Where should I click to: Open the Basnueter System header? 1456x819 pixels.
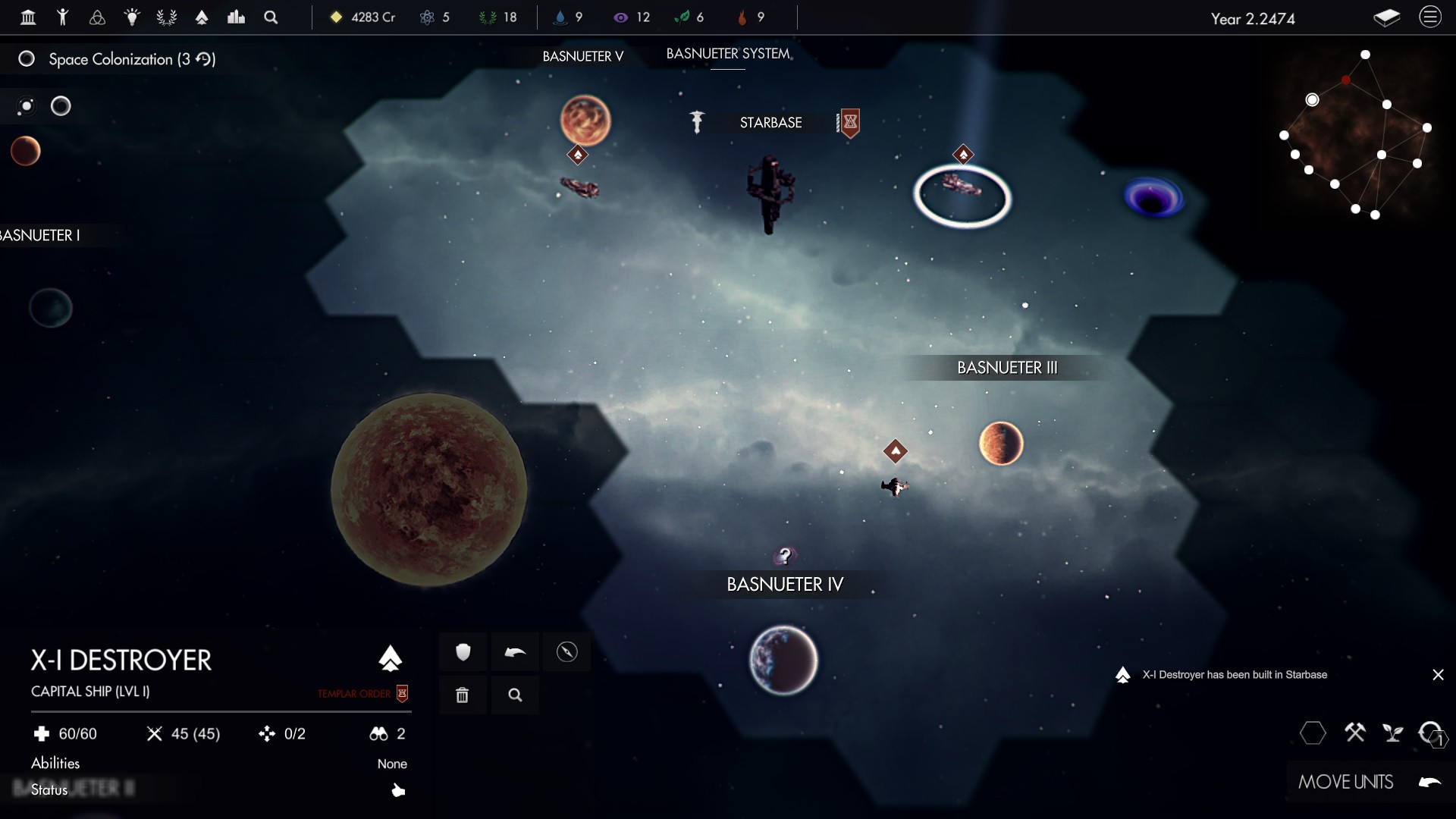click(728, 54)
